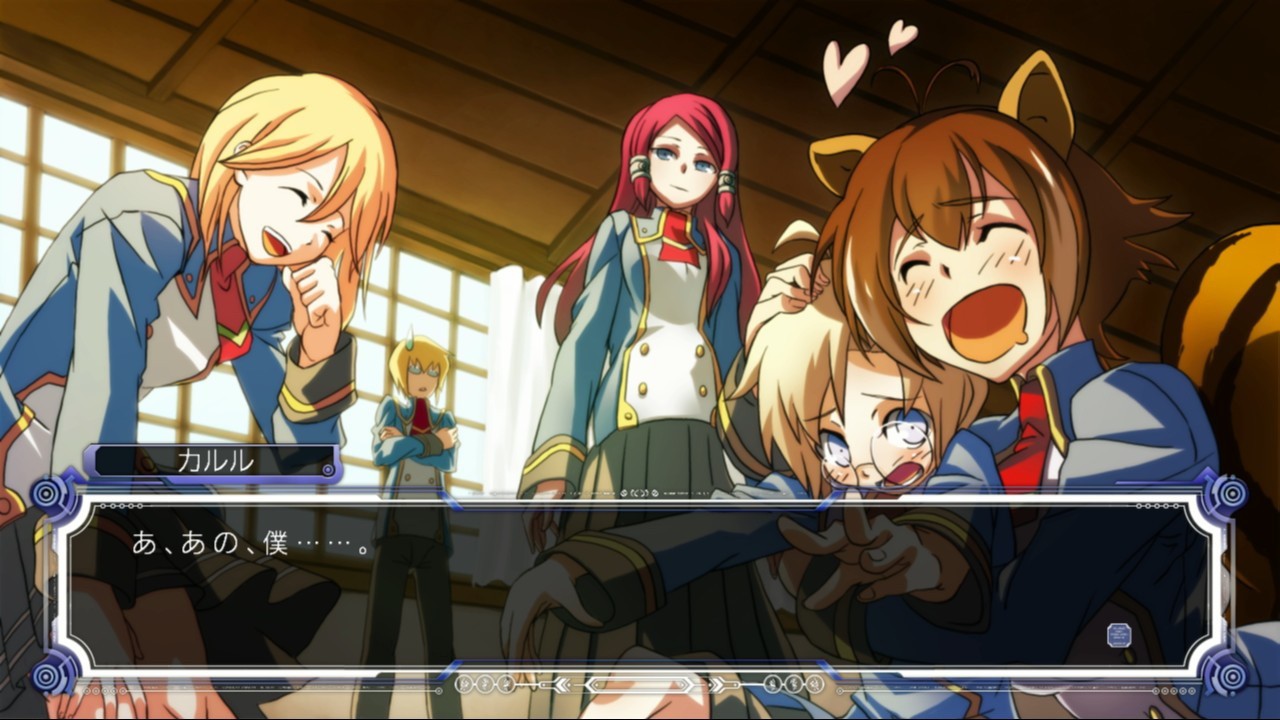This screenshot has height=720, width=1280.
Task: Click the spiral ornament on the textbox's upper-left corner
Action: click(45, 492)
